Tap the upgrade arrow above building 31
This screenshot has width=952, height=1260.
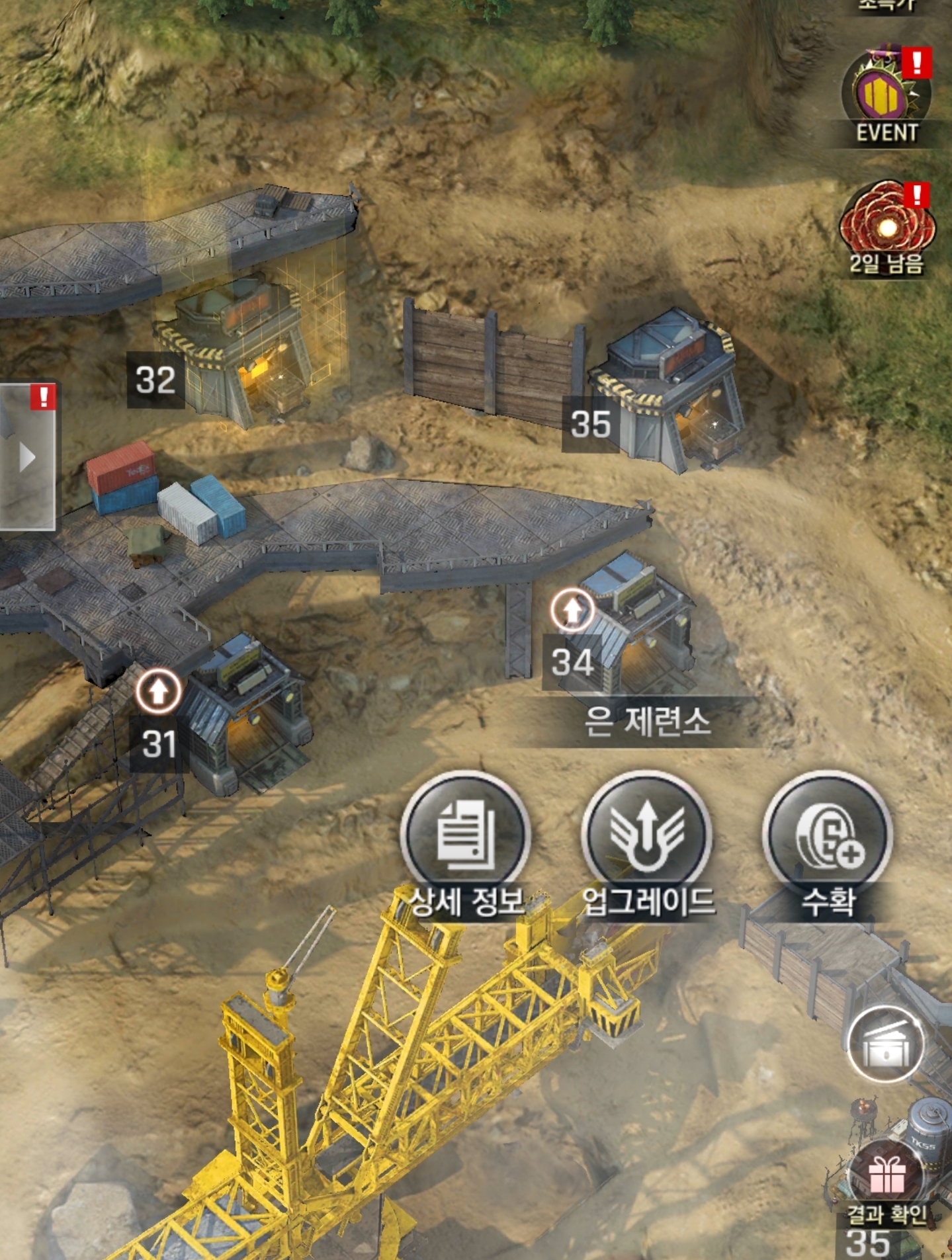click(158, 691)
